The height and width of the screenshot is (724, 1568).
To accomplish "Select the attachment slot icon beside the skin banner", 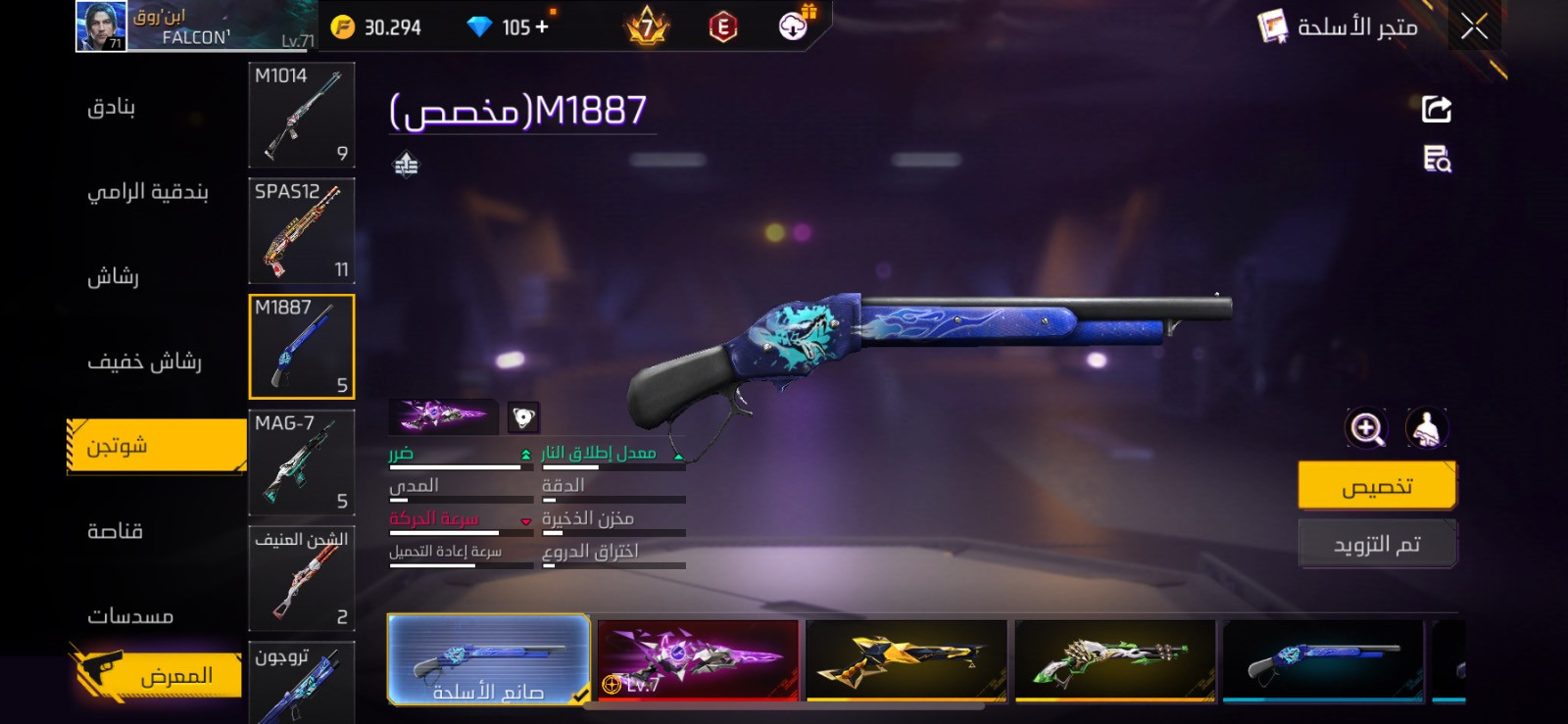I will [524, 416].
